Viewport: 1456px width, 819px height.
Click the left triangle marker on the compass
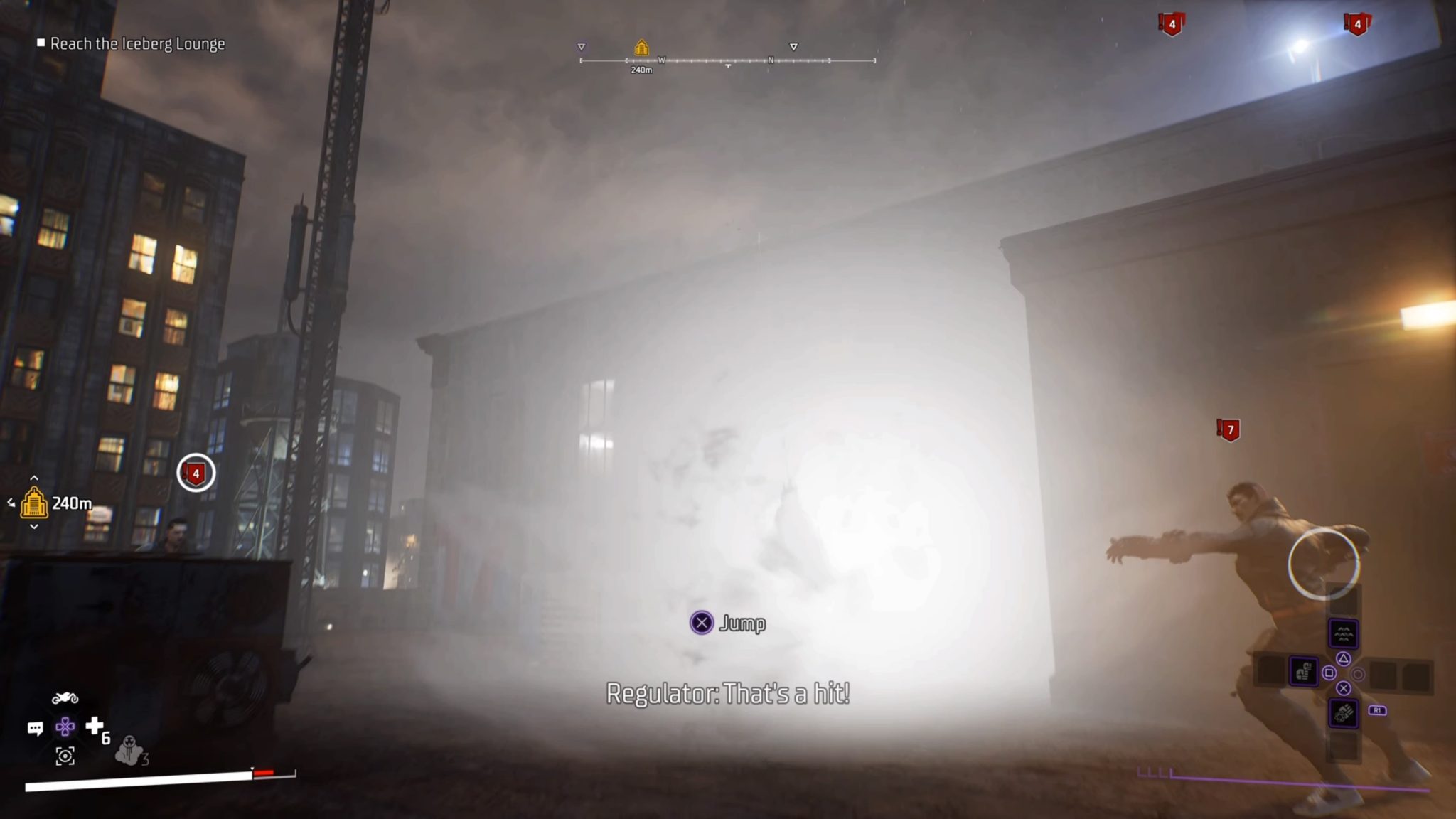coord(582,45)
